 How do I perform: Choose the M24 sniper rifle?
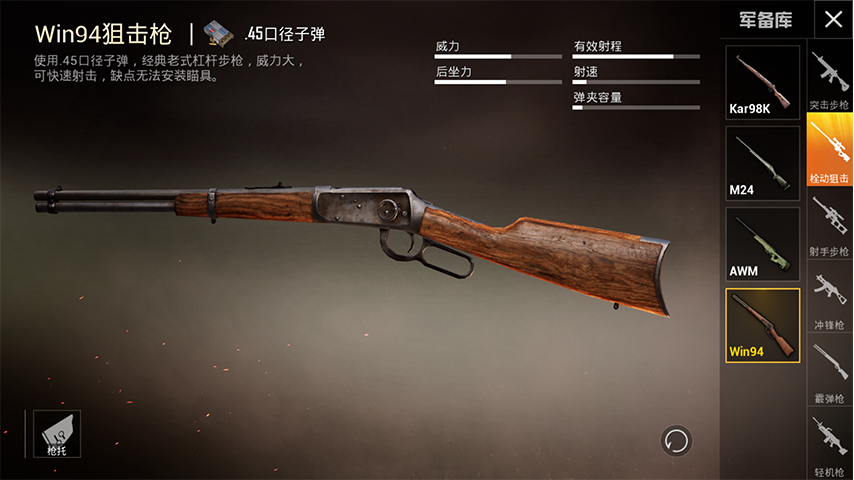(x=762, y=163)
